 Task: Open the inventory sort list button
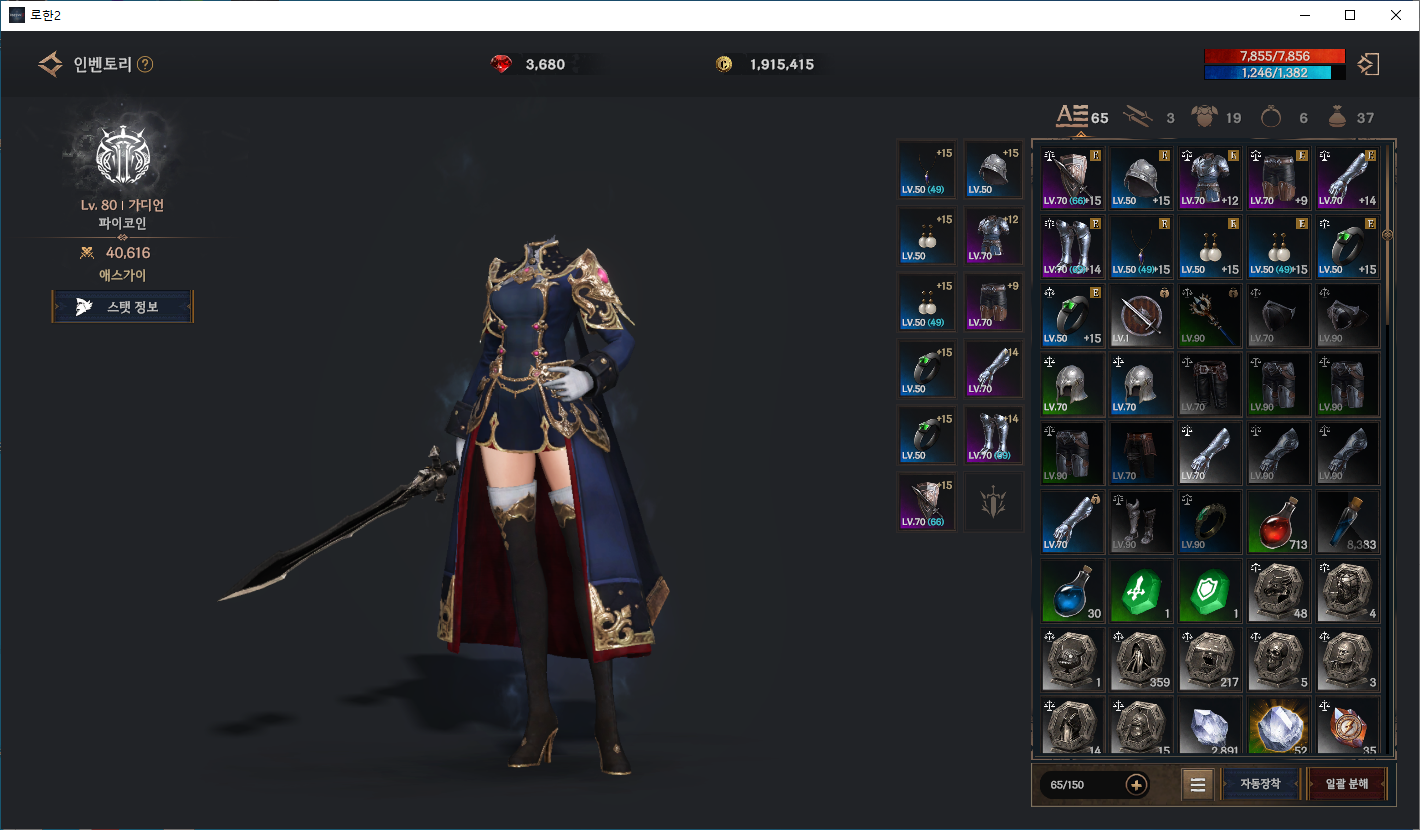(1197, 785)
